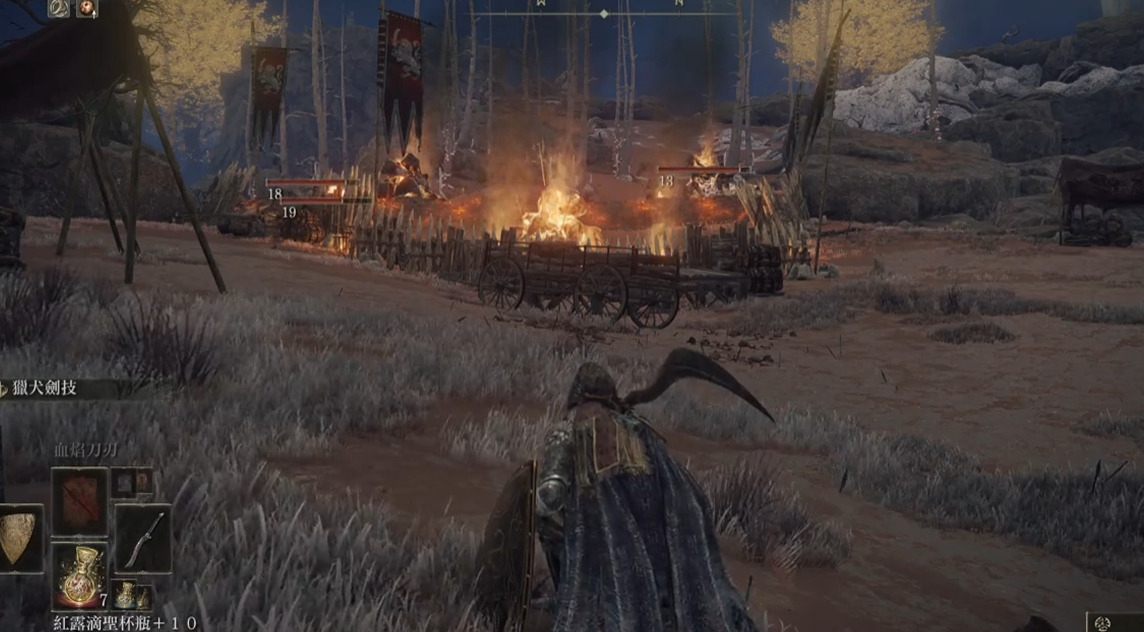Image resolution: width=1144 pixels, height=632 pixels.
Task: Select the curved sword weapon slot
Action: click(143, 538)
